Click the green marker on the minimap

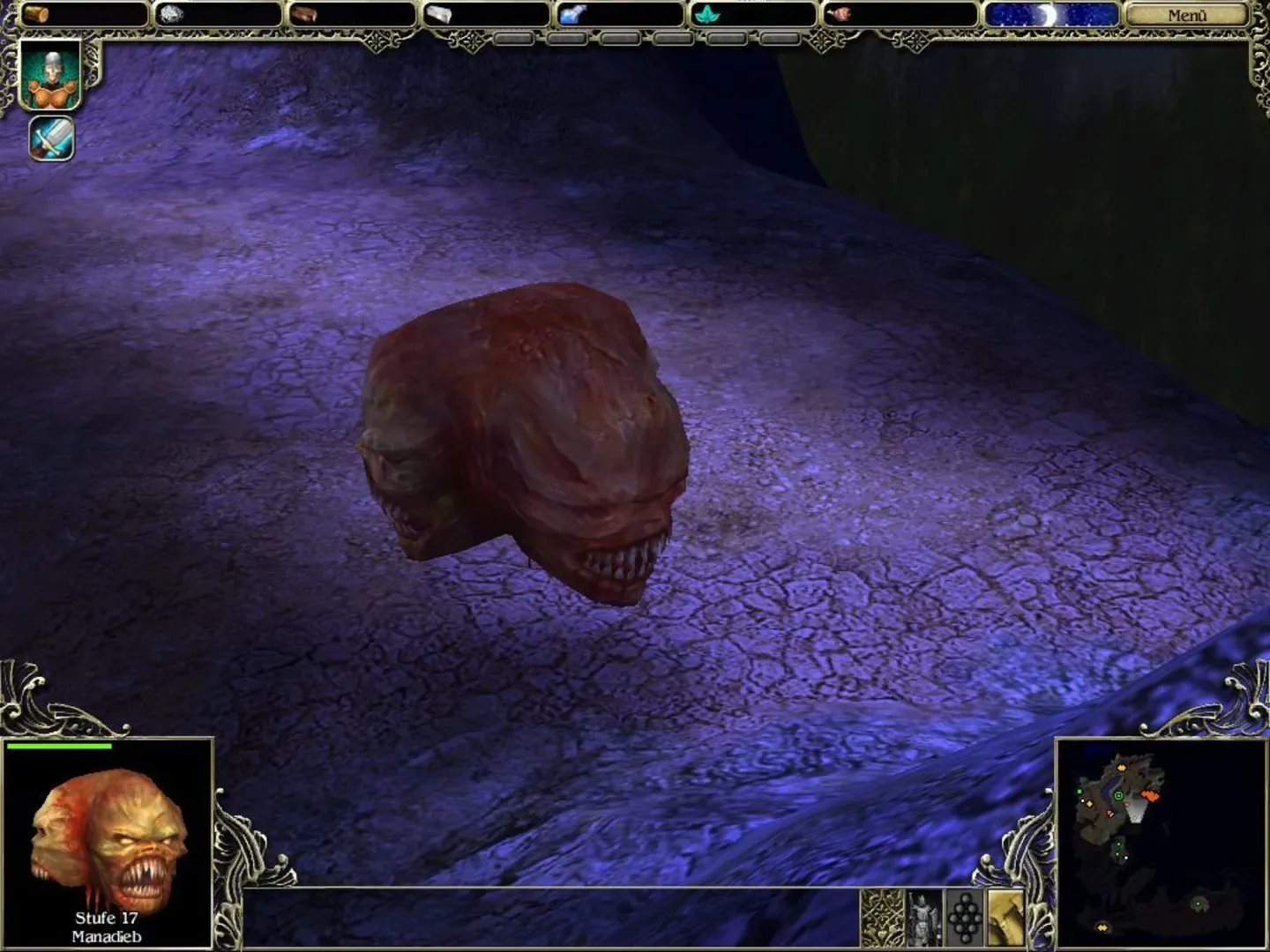(x=1118, y=797)
